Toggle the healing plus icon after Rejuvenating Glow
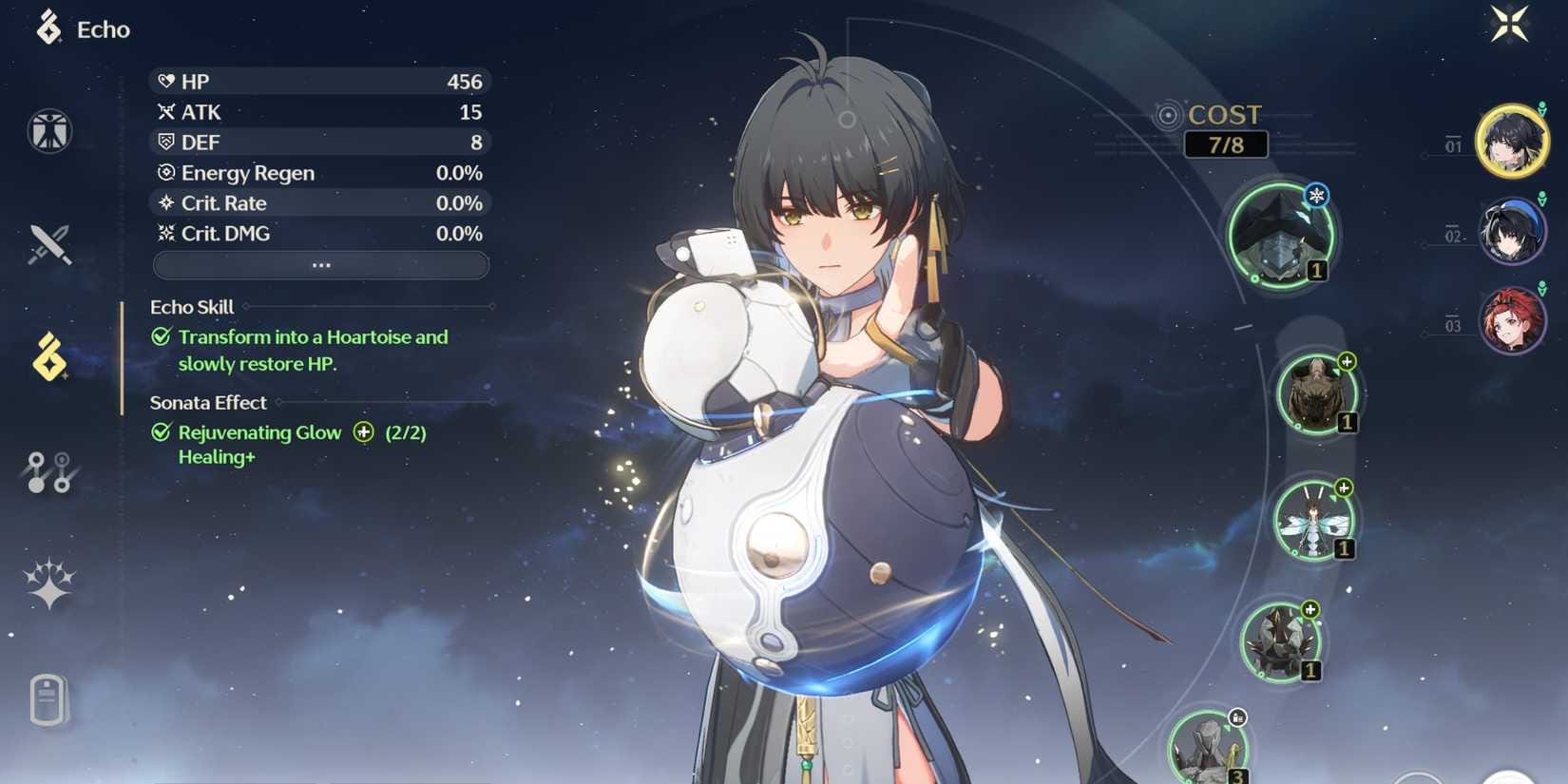The height and width of the screenshot is (784, 1568). pos(362,432)
